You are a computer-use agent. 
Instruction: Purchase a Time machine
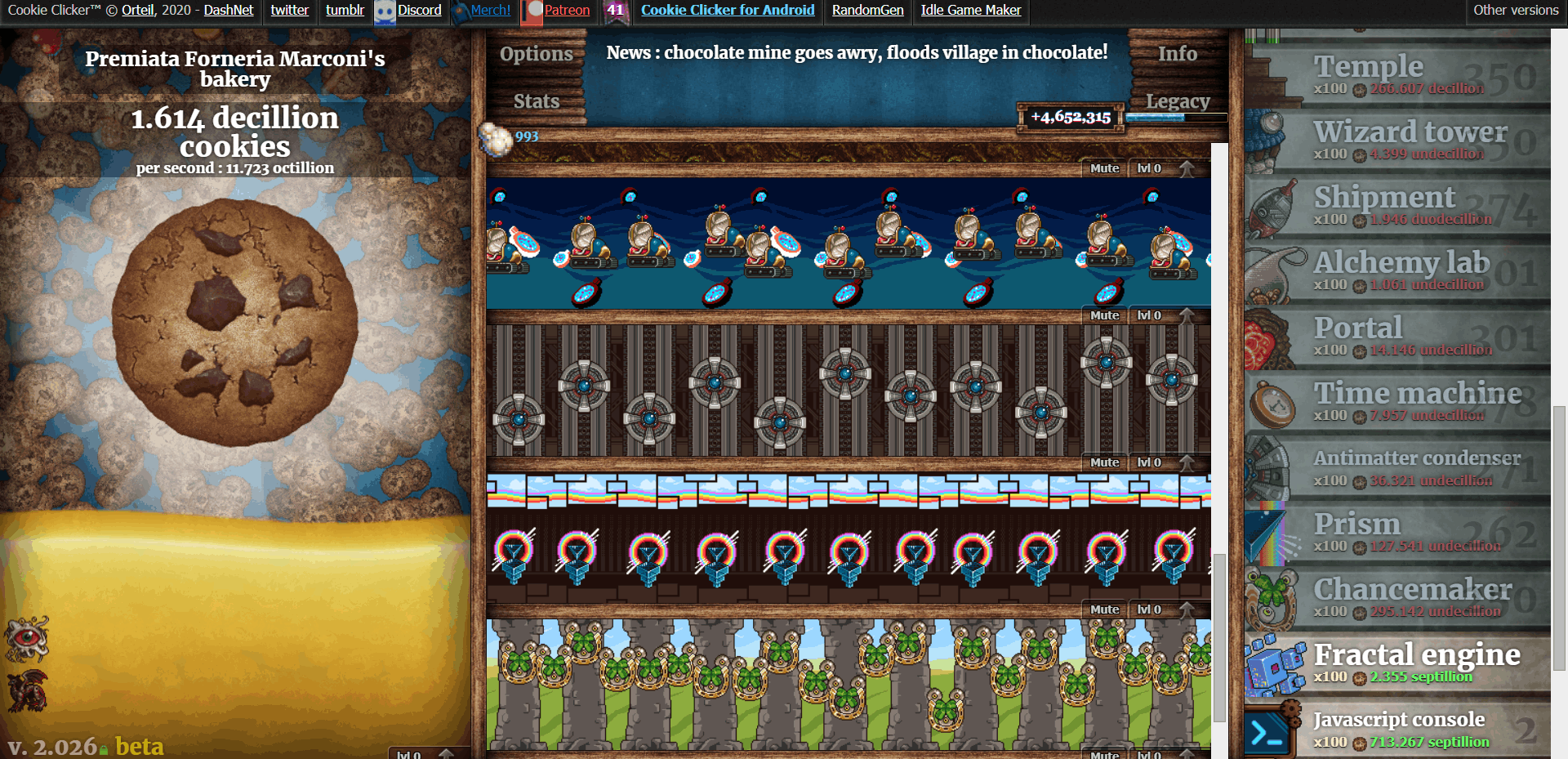pyautogui.click(x=1396, y=402)
